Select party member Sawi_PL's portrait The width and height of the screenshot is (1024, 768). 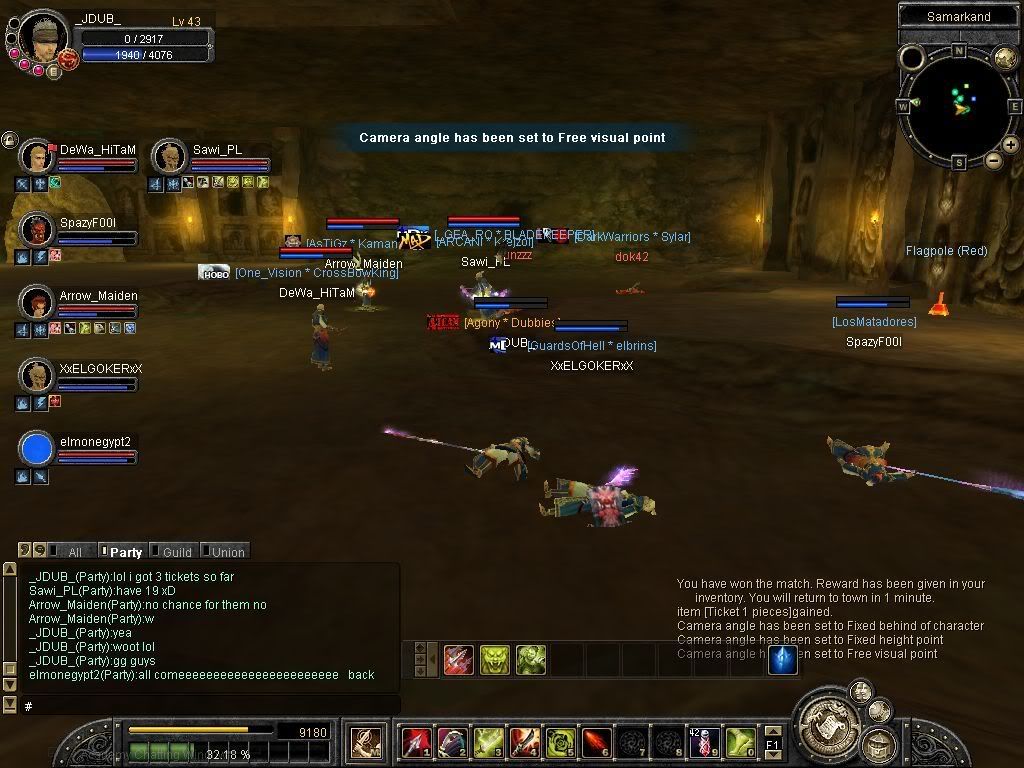click(170, 157)
